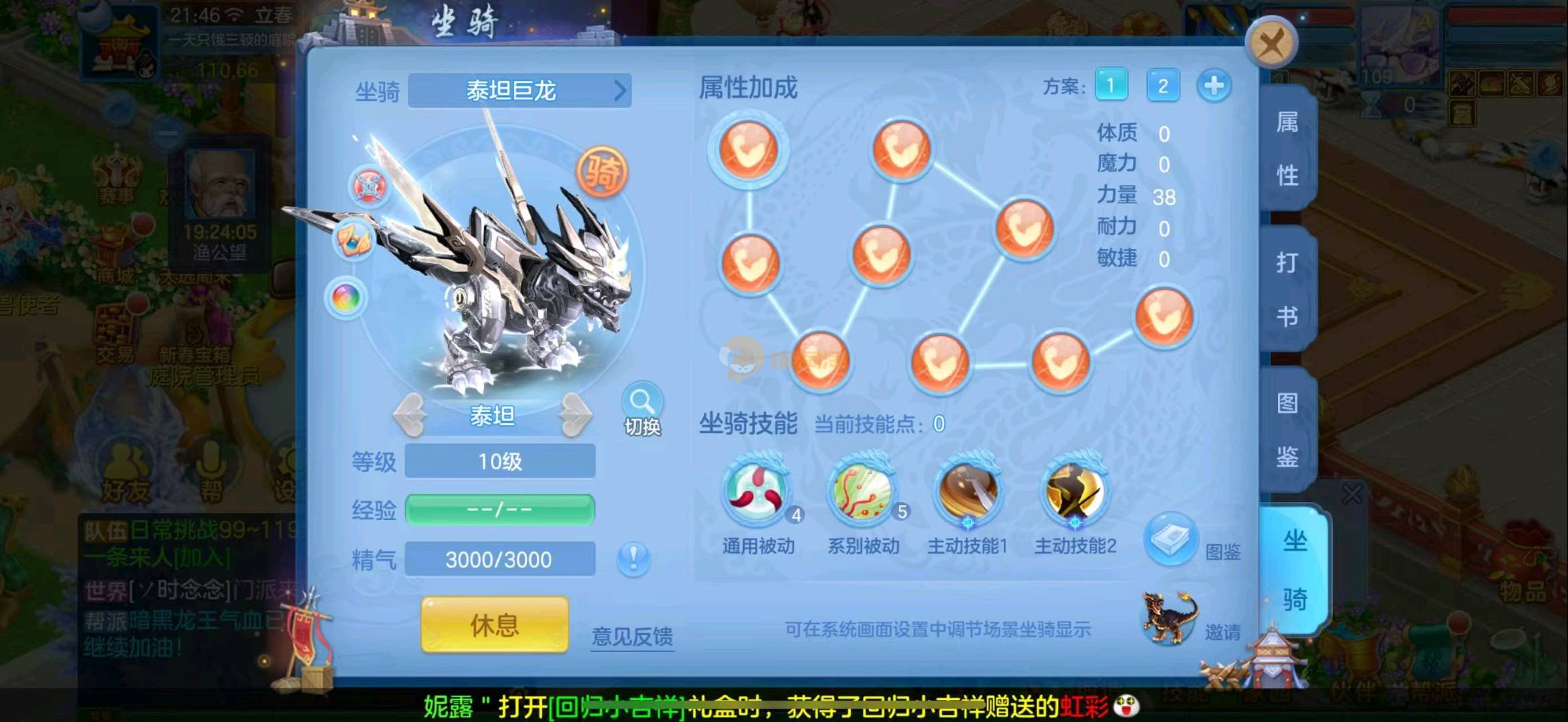Open the 主动技能2 skill
The image size is (1568, 722).
[x=1074, y=493]
